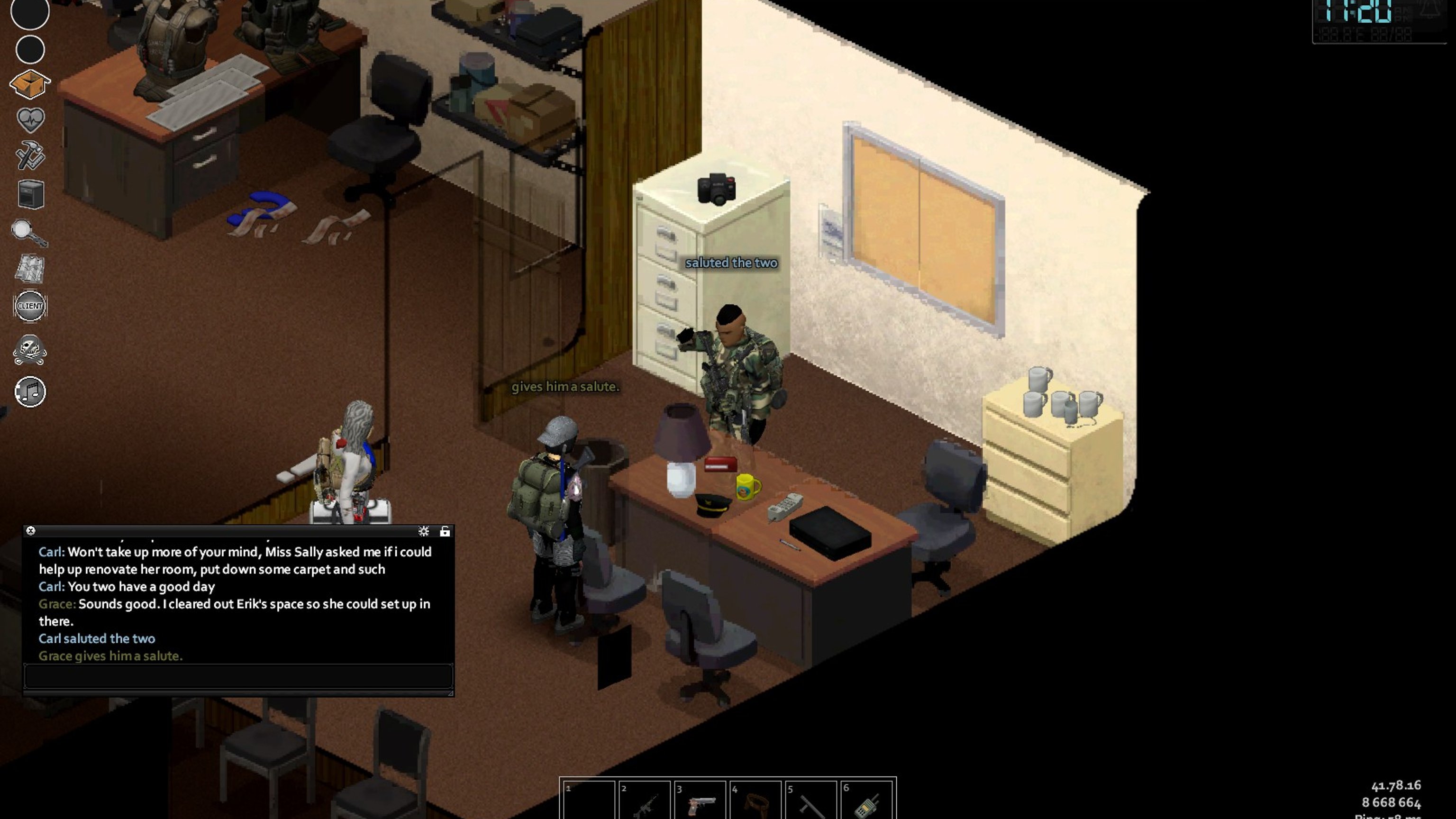
Task: Open the music note panel
Action: (x=30, y=391)
